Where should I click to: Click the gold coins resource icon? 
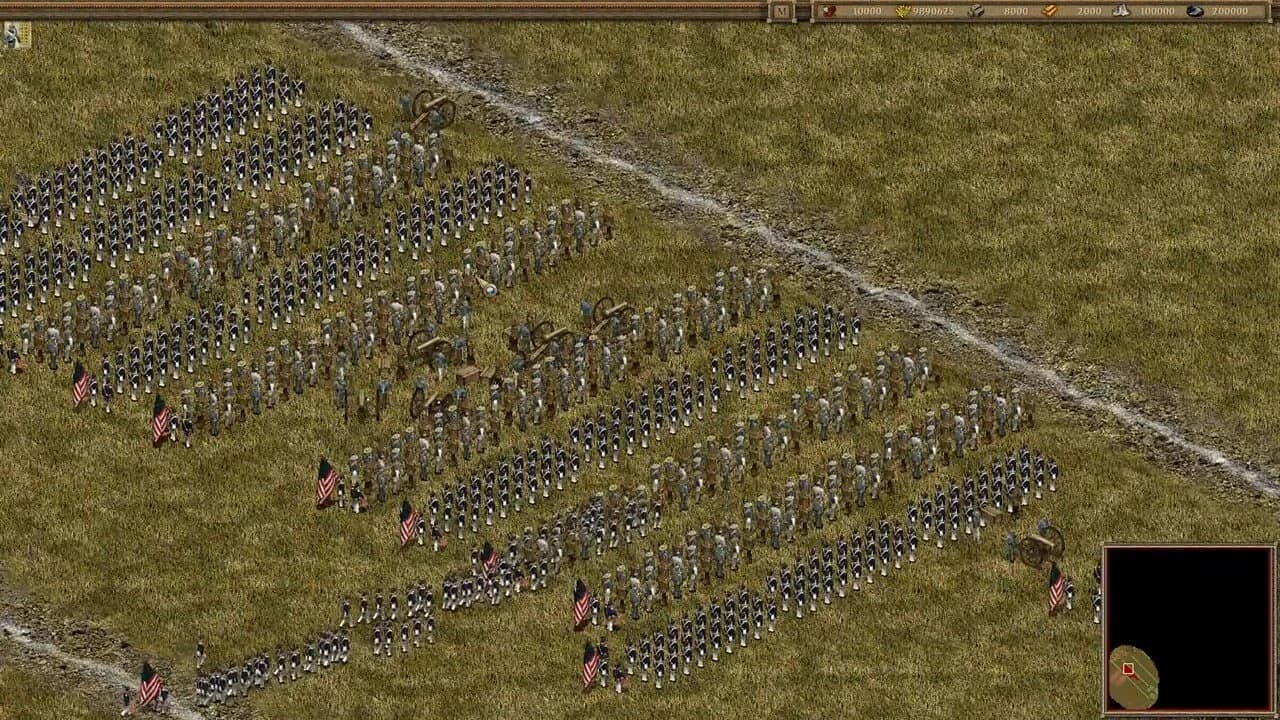pyautogui.click(x=901, y=12)
